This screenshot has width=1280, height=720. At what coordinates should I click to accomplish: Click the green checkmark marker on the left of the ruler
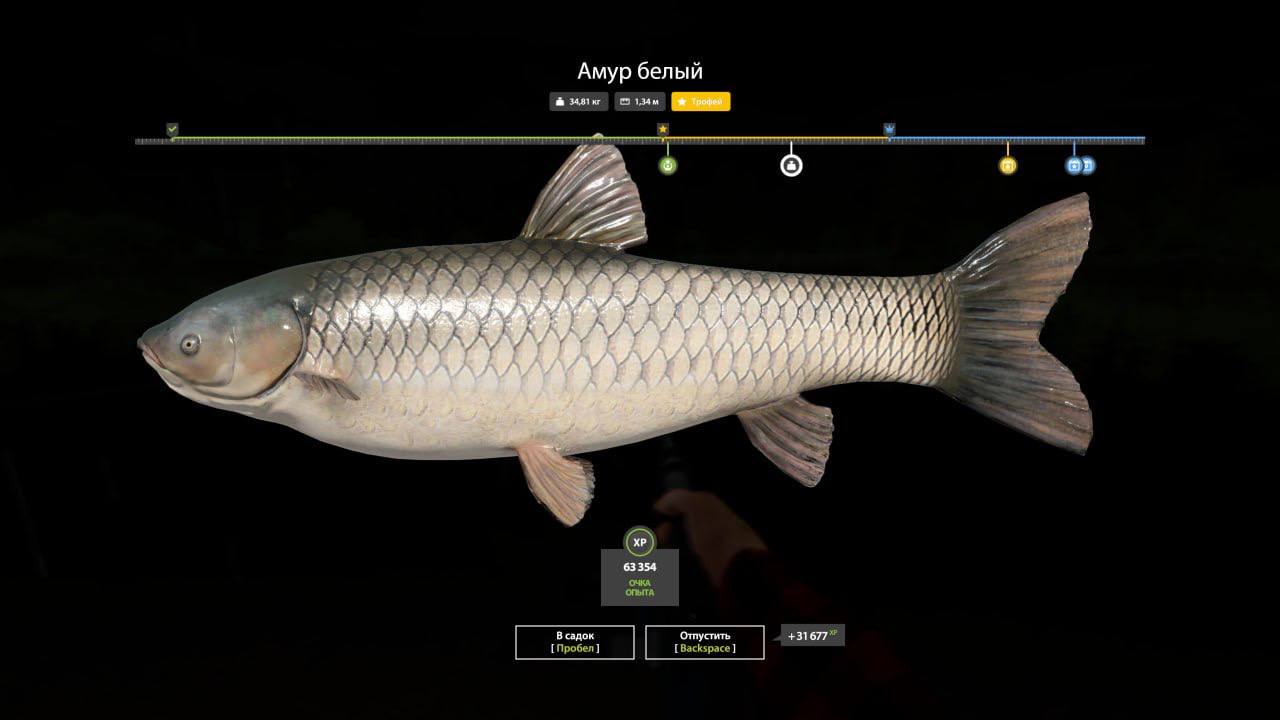172,130
